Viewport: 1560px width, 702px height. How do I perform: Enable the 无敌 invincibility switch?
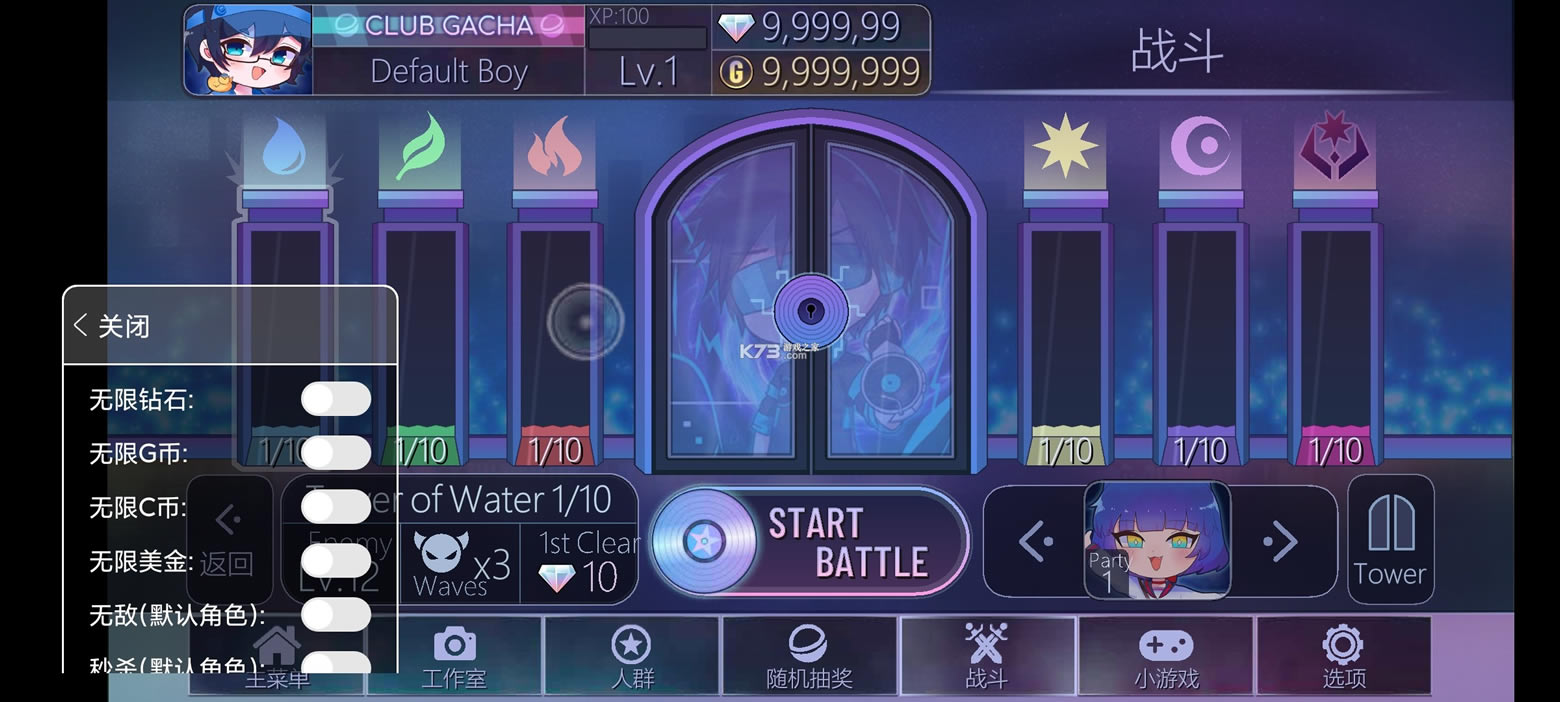(x=336, y=614)
